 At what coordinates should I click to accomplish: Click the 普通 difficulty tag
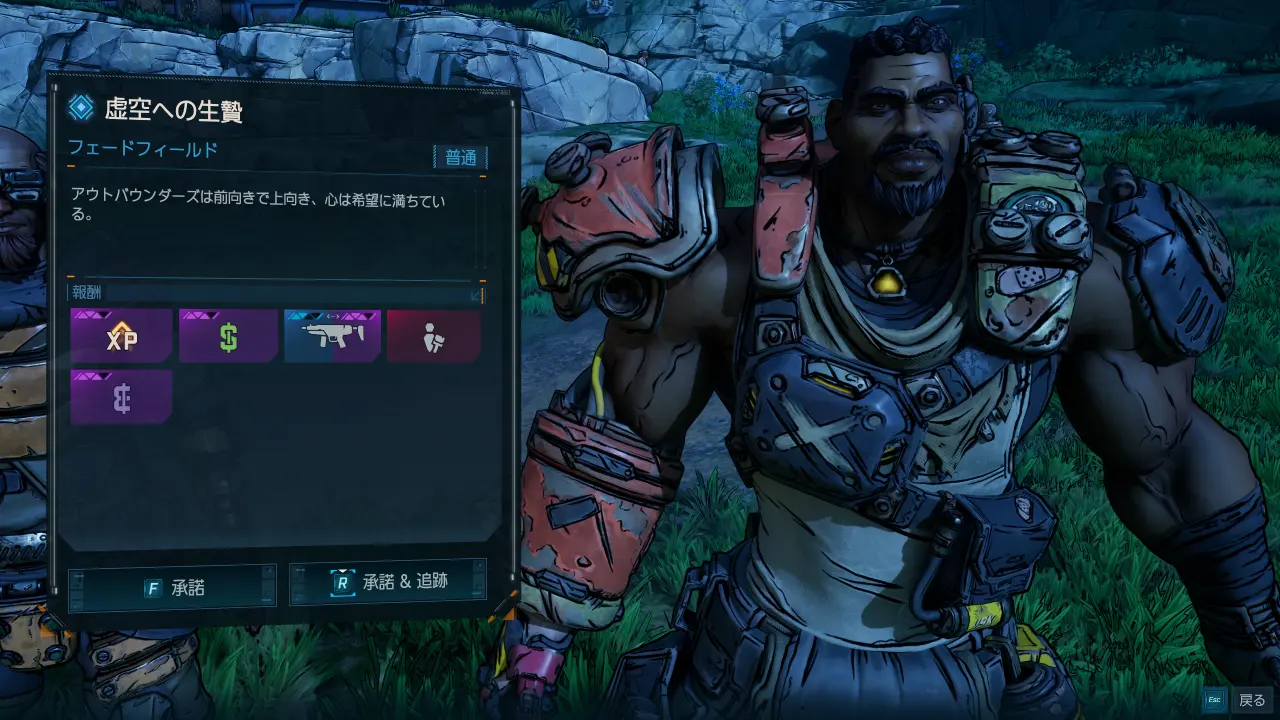[x=460, y=157]
